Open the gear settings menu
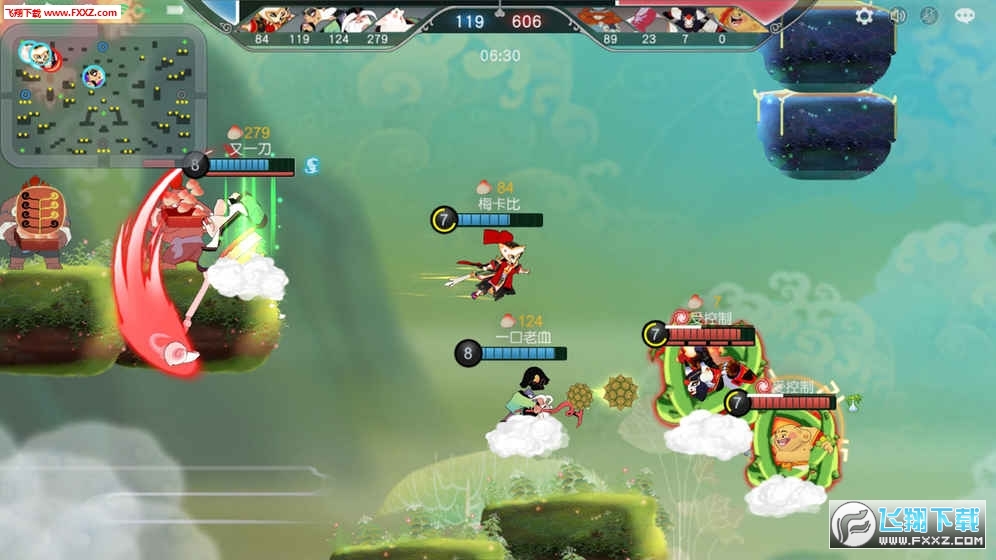This screenshot has height=560, width=996. [x=865, y=15]
